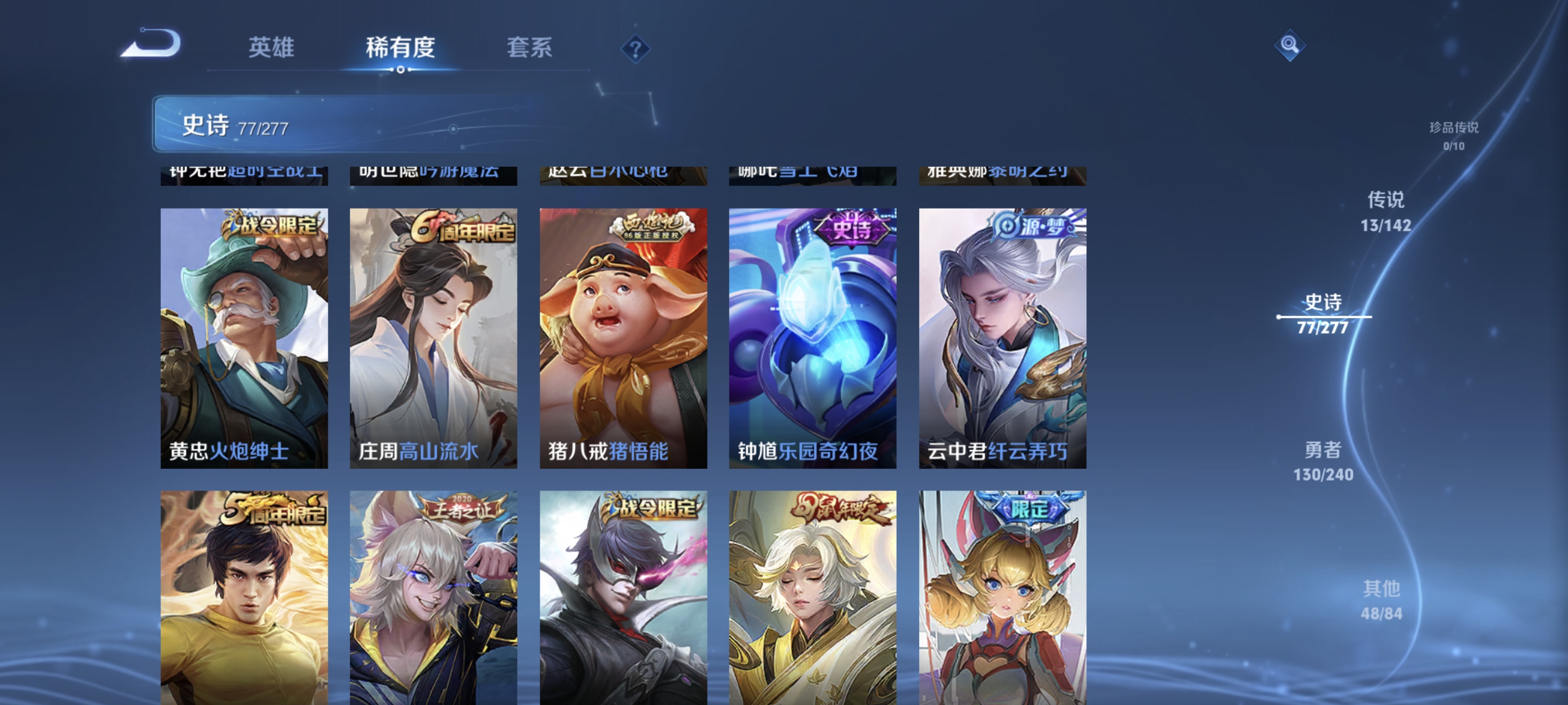Screen dimensions: 1568x705
Task: Click the dot indicator under 稀有度 tab
Action: 401,69
